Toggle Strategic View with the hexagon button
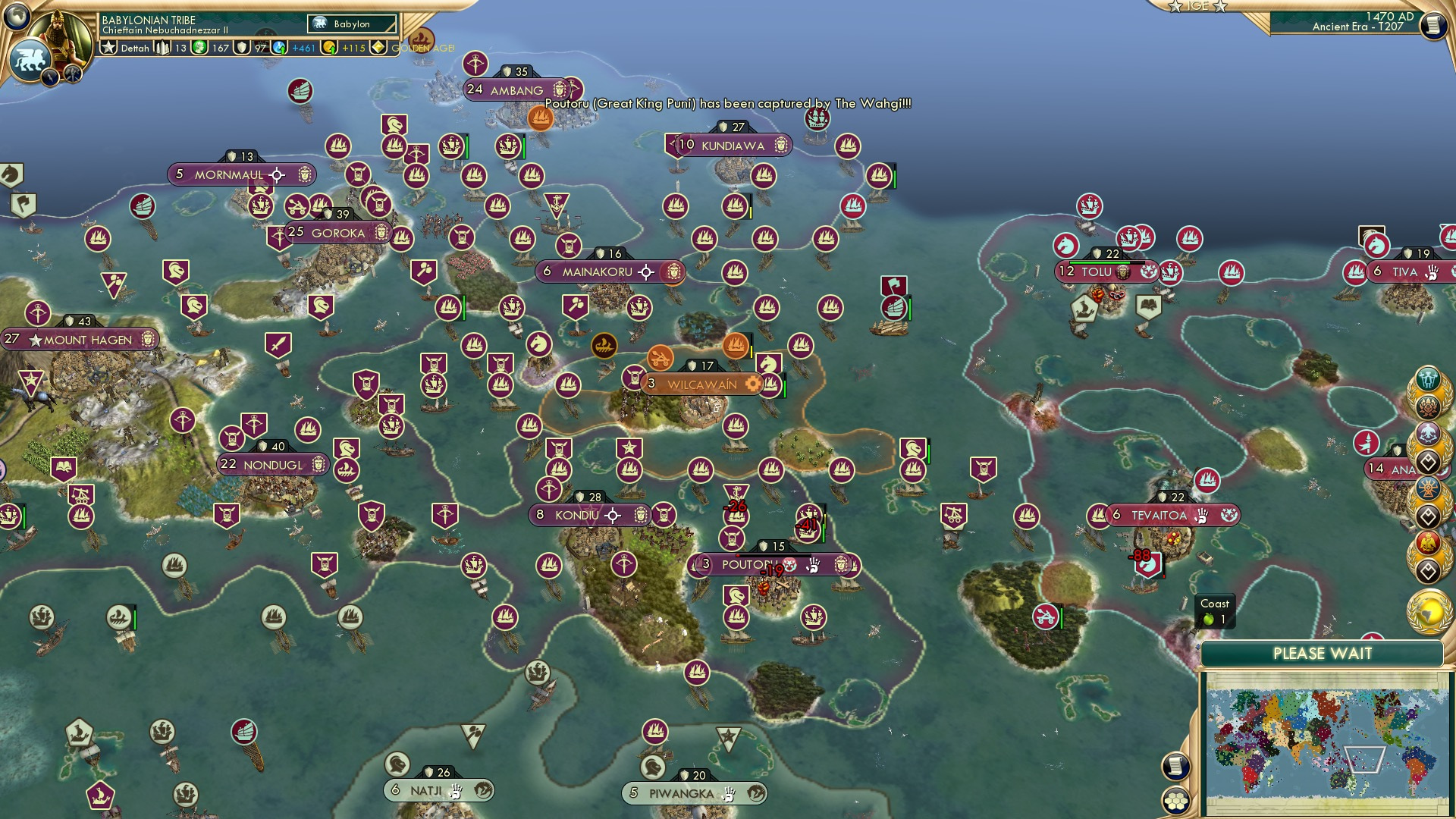The height and width of the screenshot is (819, 1456). 1175,800
